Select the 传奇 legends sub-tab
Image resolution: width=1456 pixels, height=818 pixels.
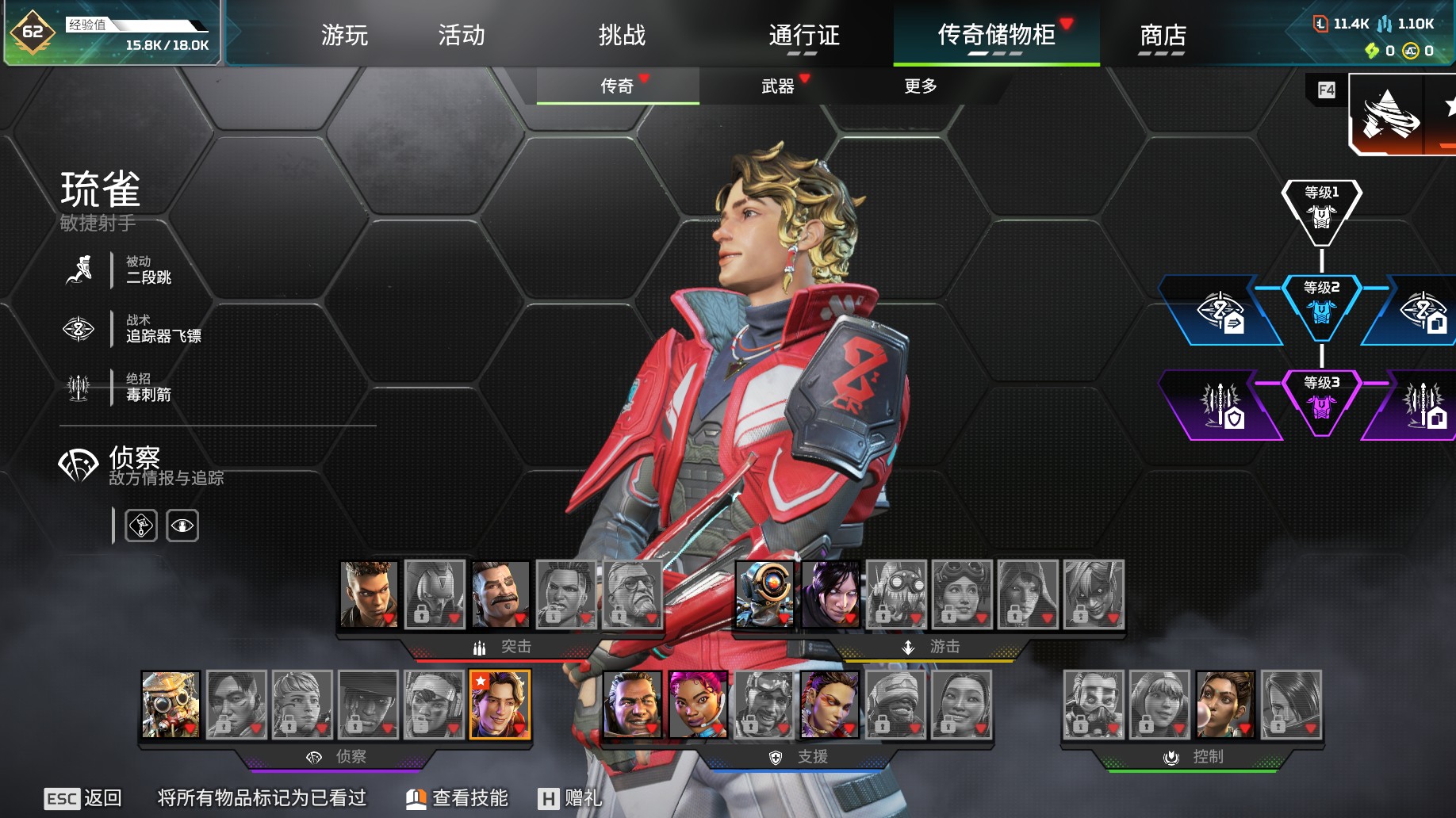click(617, 86)
